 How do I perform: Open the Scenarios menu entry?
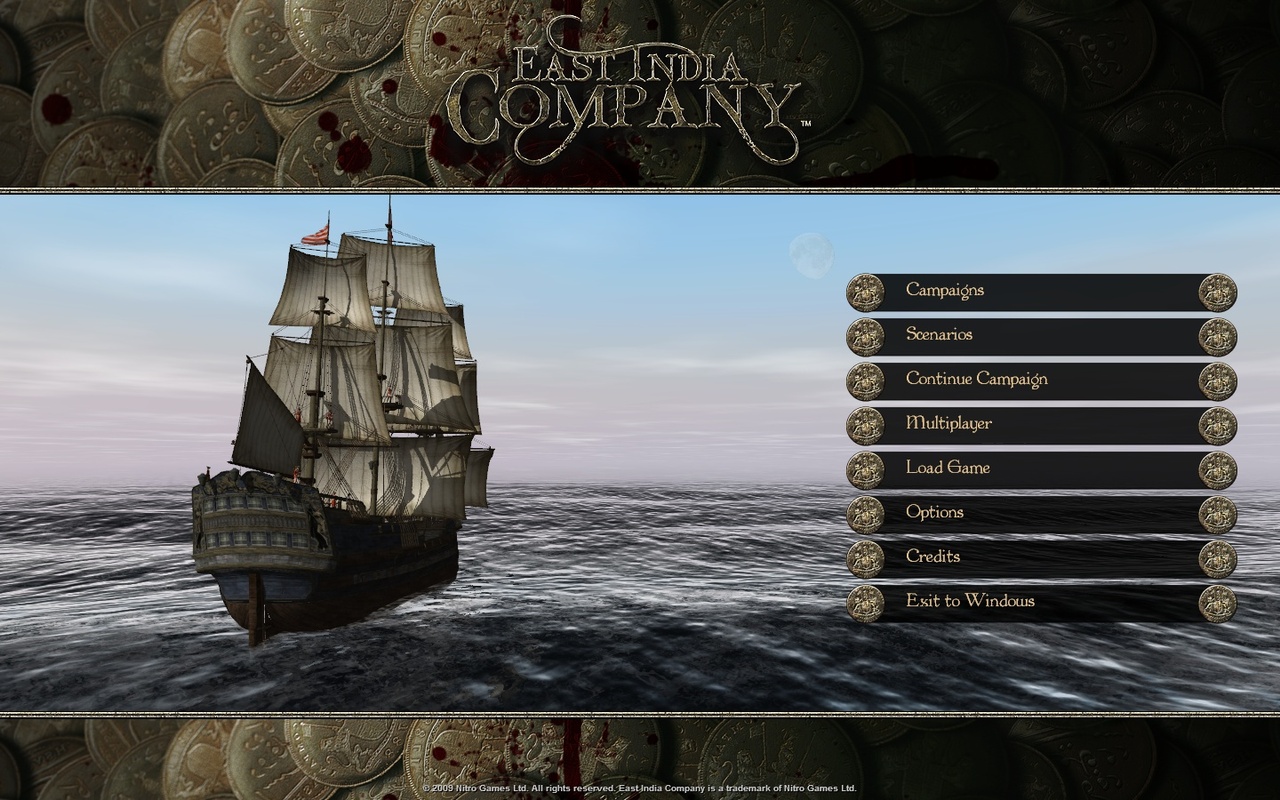tap(939, 335)
